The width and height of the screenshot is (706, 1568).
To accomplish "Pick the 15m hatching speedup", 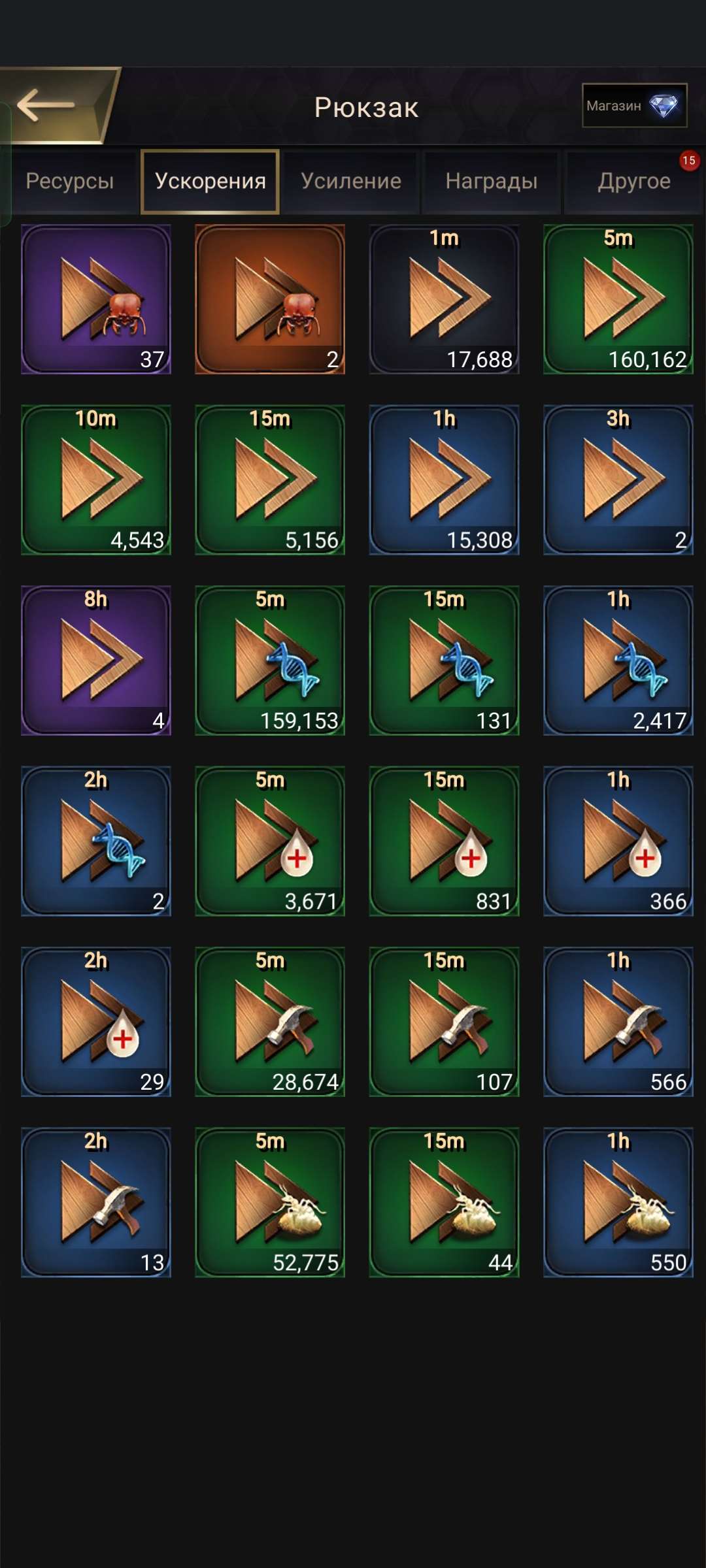I will point(445,1202).
